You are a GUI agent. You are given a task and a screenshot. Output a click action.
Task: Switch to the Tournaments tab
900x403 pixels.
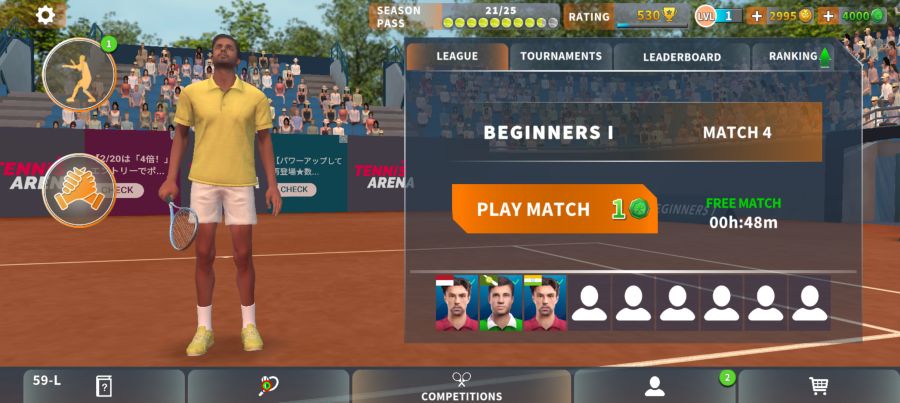click(561, 57)
